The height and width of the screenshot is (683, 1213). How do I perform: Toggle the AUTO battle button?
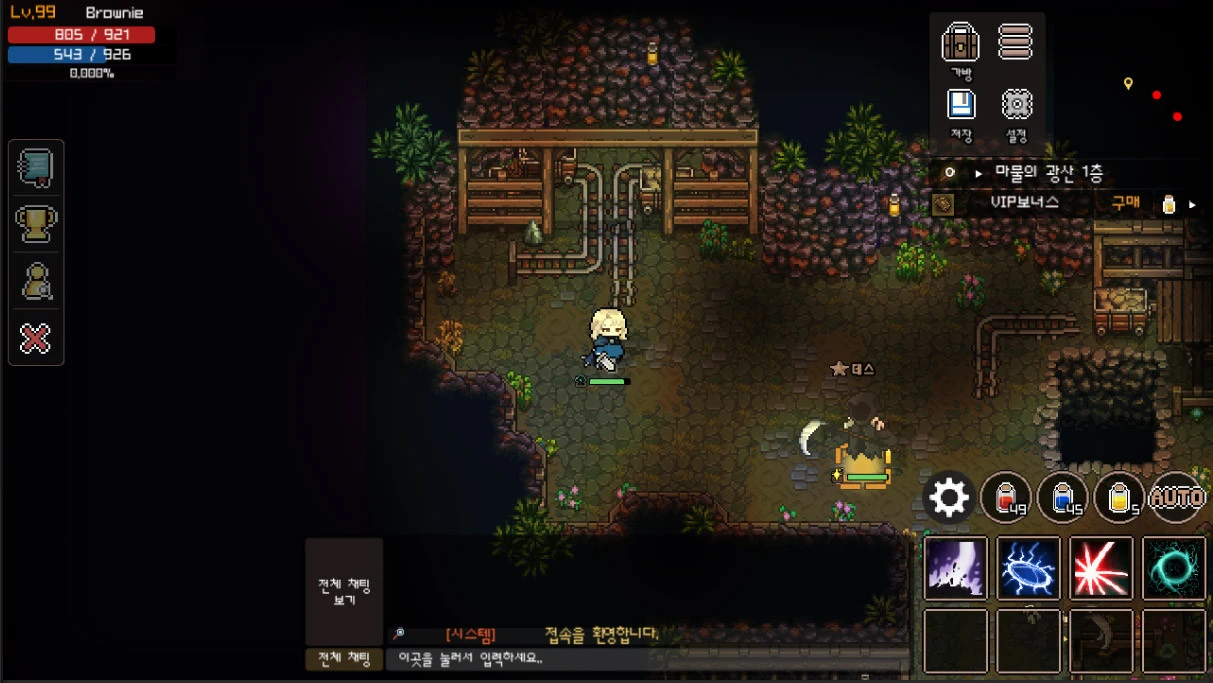coord(1177,497)
